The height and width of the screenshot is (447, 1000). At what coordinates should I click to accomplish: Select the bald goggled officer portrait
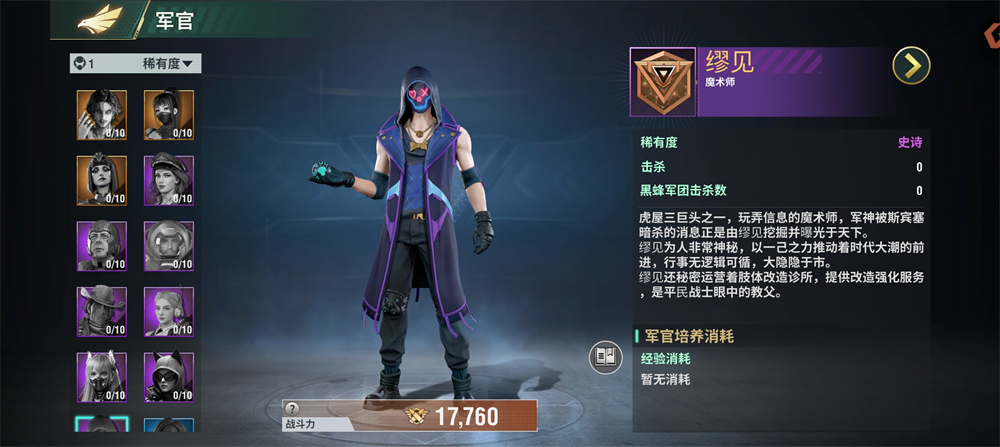(x=101, y=245)
